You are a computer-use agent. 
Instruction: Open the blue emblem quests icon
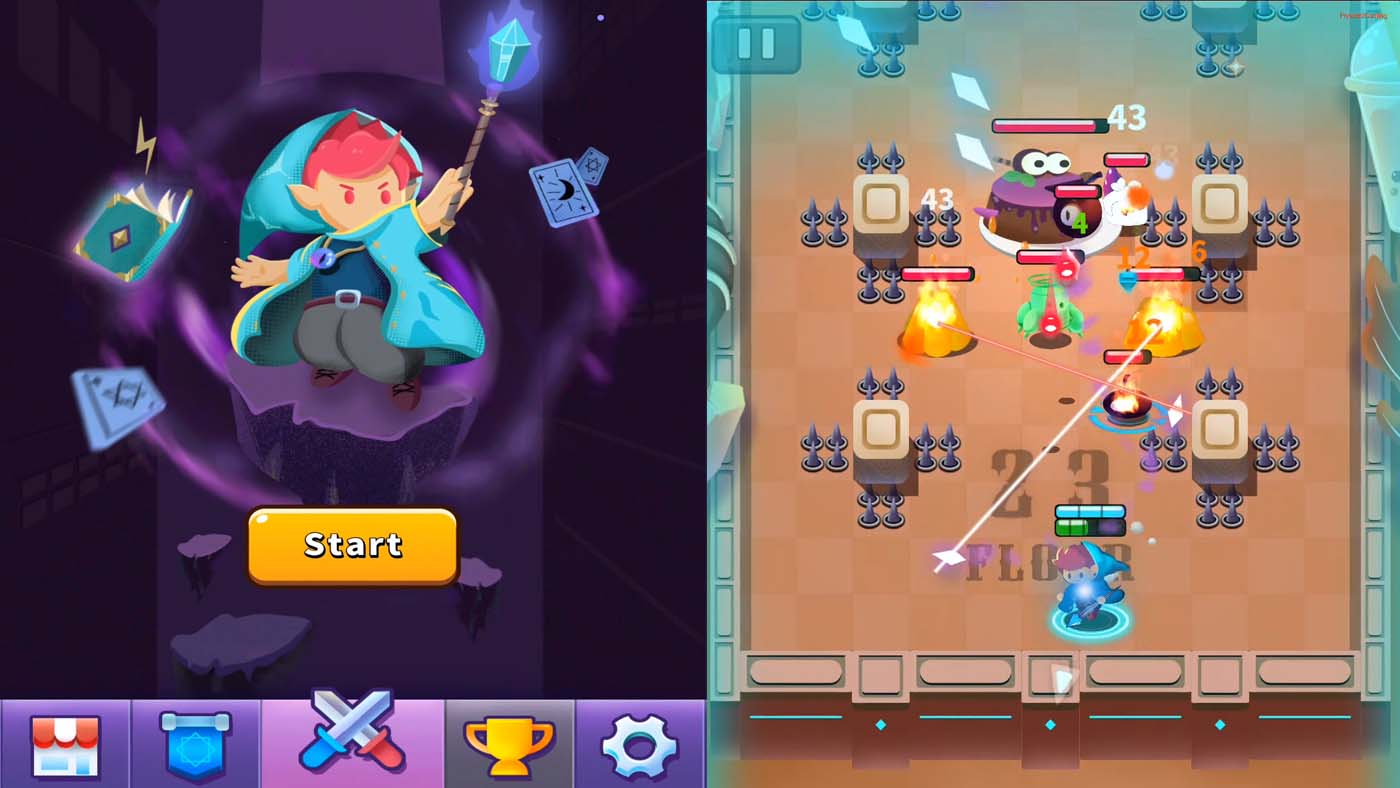click(x=198, y=745)
